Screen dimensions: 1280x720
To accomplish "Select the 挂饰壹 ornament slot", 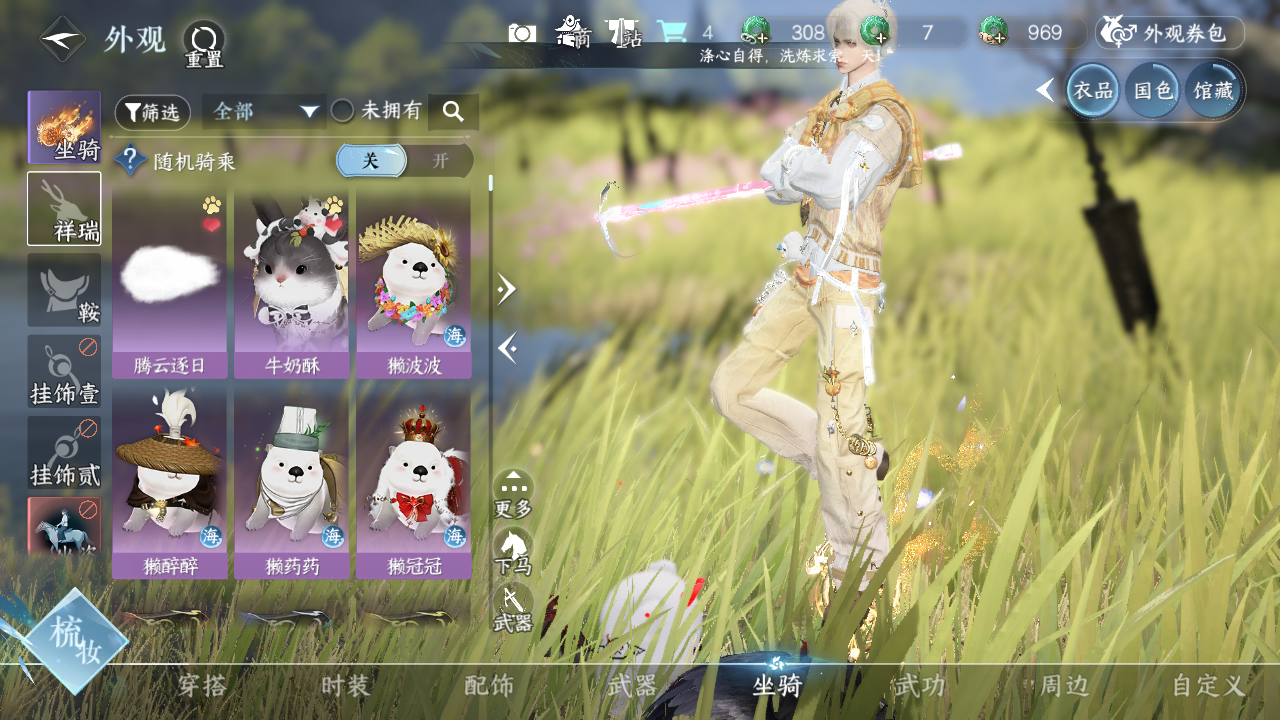I will (64, 372).
